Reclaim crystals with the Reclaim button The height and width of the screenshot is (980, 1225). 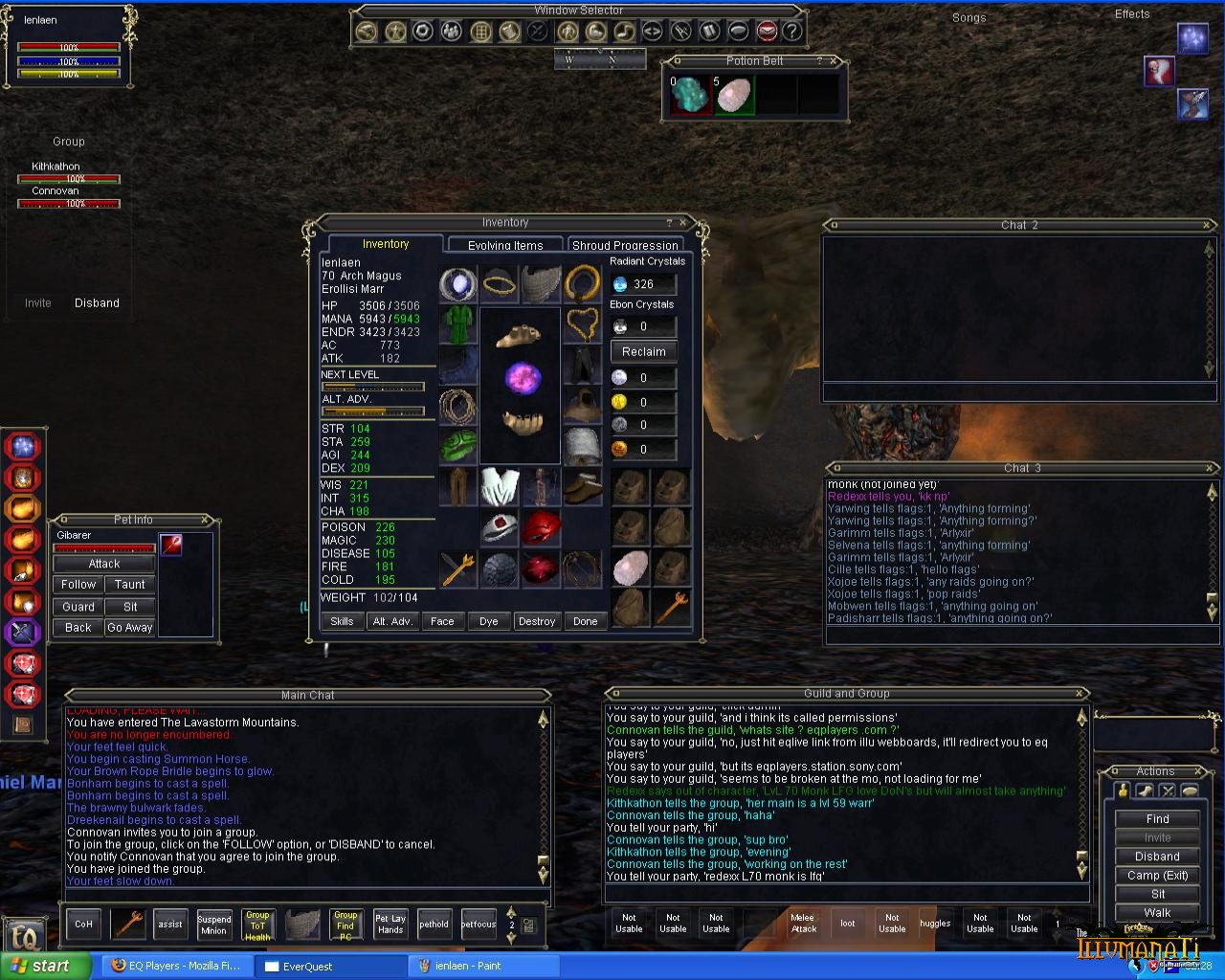(643, 351)
